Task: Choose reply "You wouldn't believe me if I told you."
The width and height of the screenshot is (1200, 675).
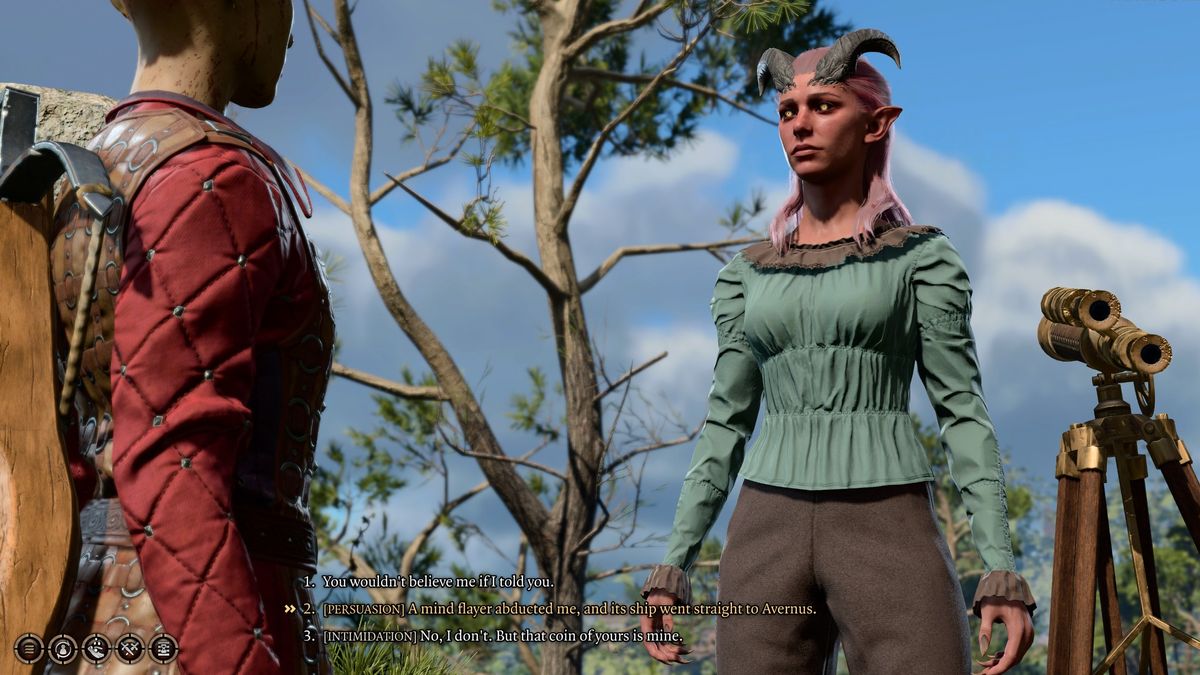Action: point(437,581)
